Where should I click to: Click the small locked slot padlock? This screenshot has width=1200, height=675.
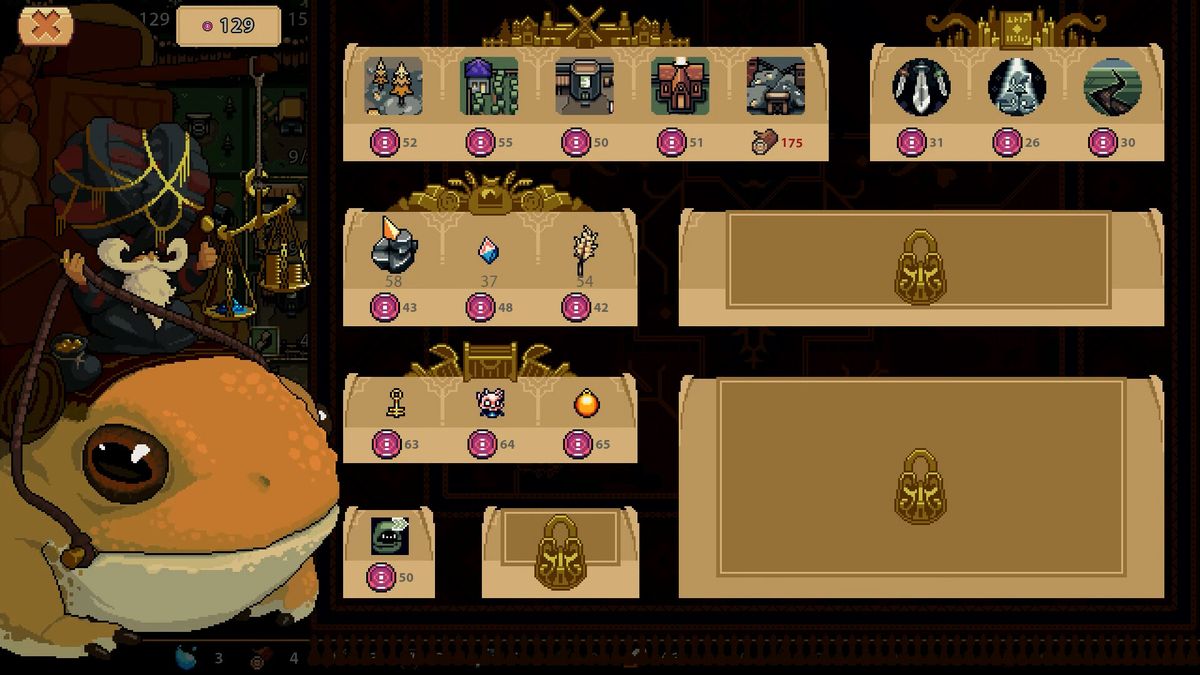[x=560, y=552]
